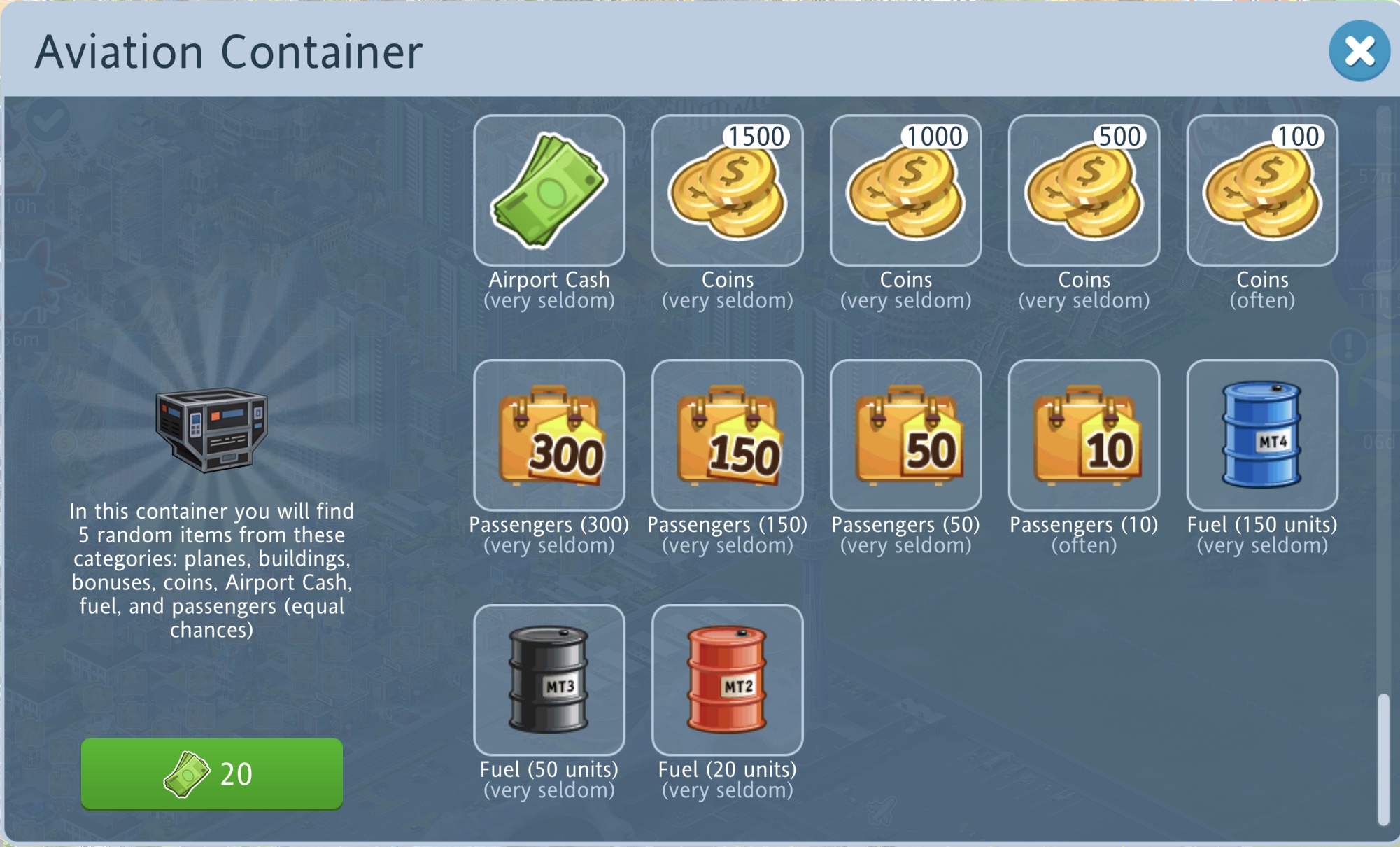Image resolution: width=1400 pixels, height=847 pixels.
Task: Click the Passengers (10) suitcase tile
Action: point(1084,435)
